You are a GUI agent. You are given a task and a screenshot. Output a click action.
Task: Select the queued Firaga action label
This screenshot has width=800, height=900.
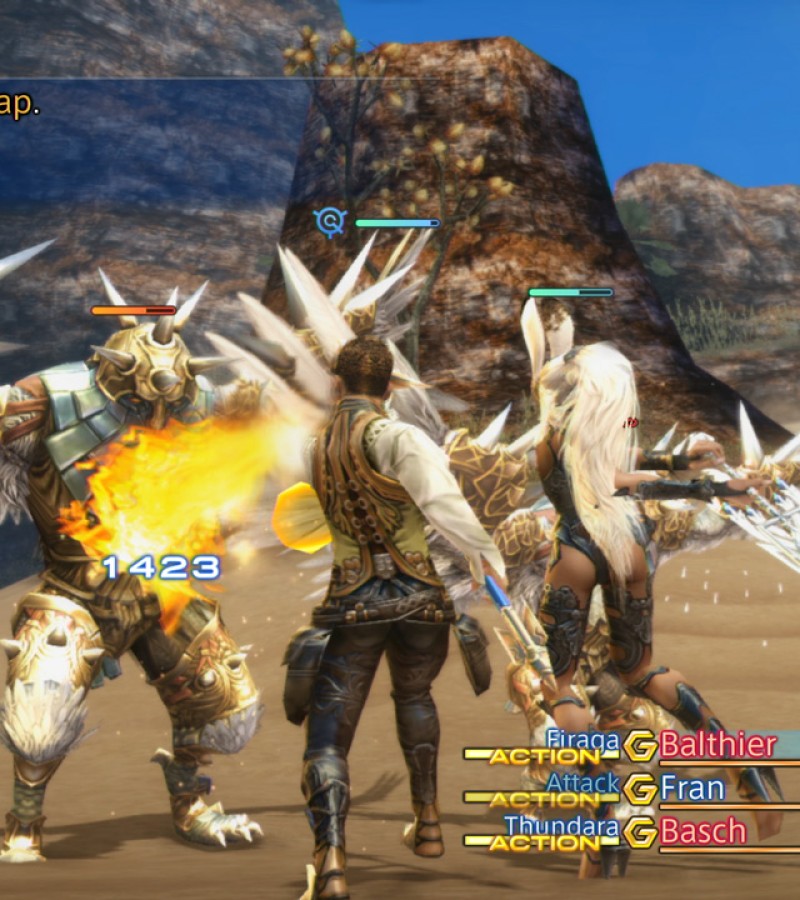tap(583, 740)
